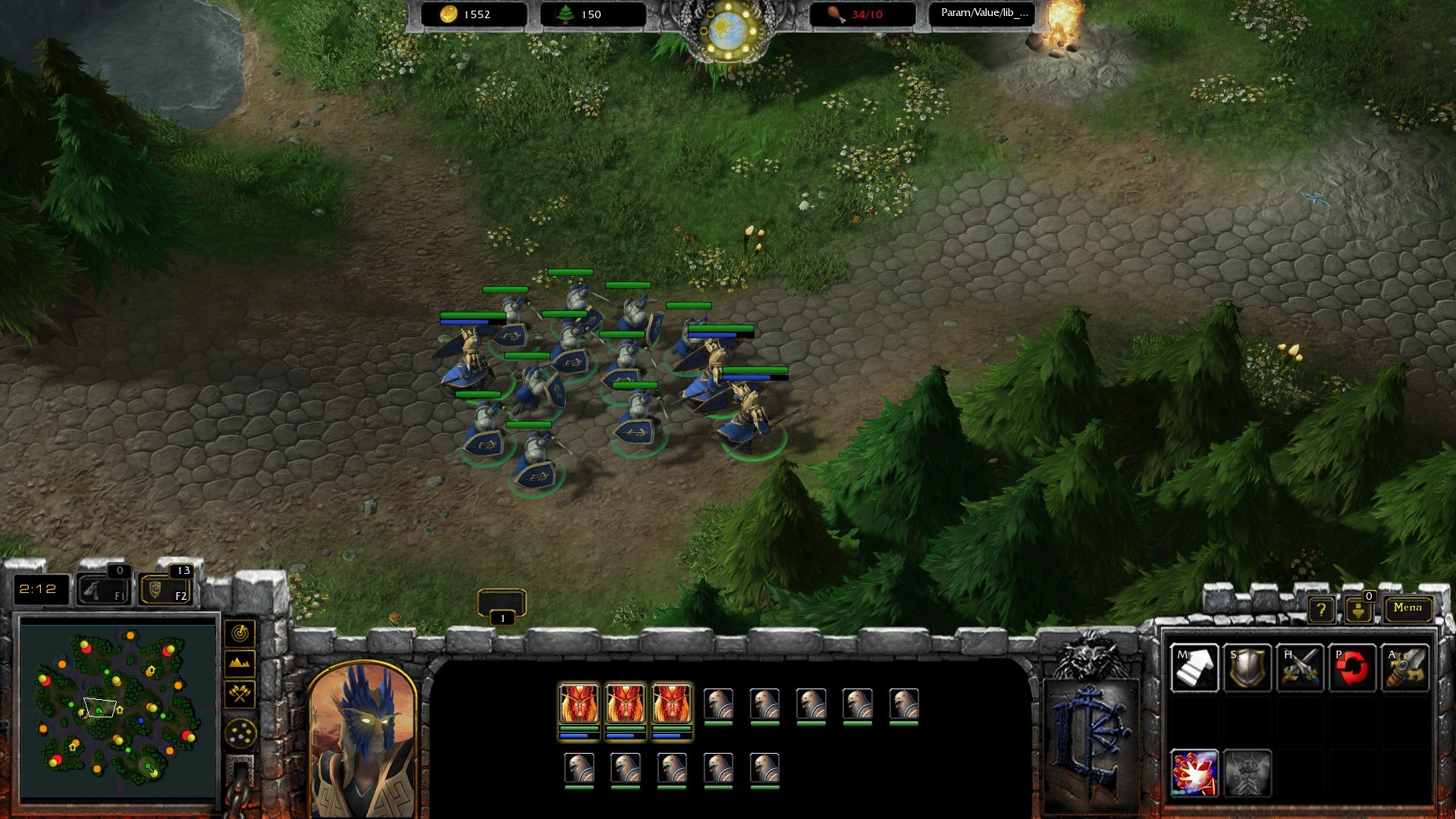Toggle minimap terrain display mountain button
The image size is (1456, 819).
point(240,663)
